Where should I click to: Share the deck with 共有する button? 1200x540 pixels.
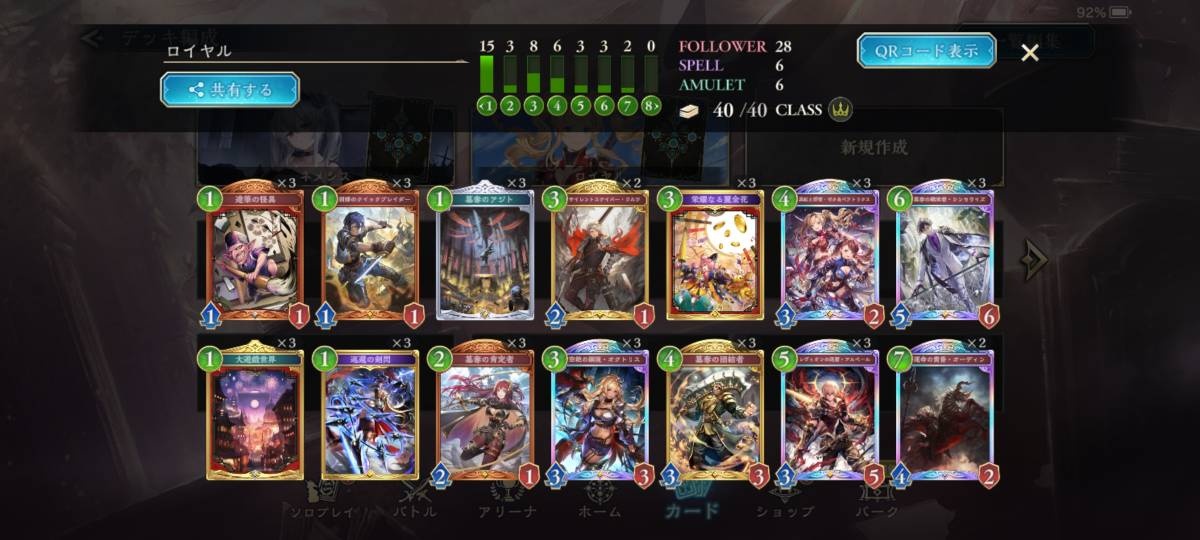point(230,90)
